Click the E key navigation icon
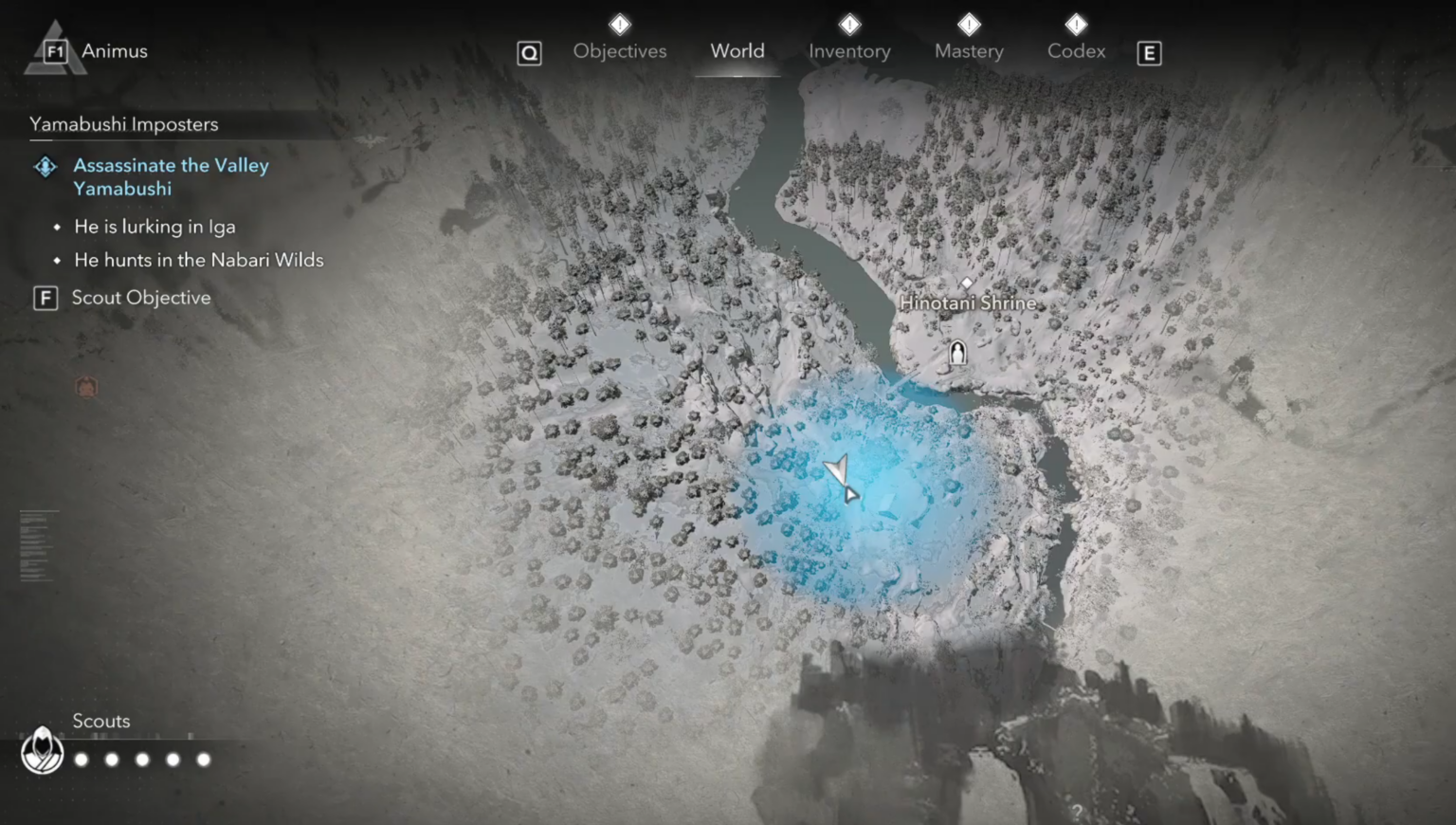Image resolution: width=1456 pixels, height=825 pixels. tap(1149, 54)
